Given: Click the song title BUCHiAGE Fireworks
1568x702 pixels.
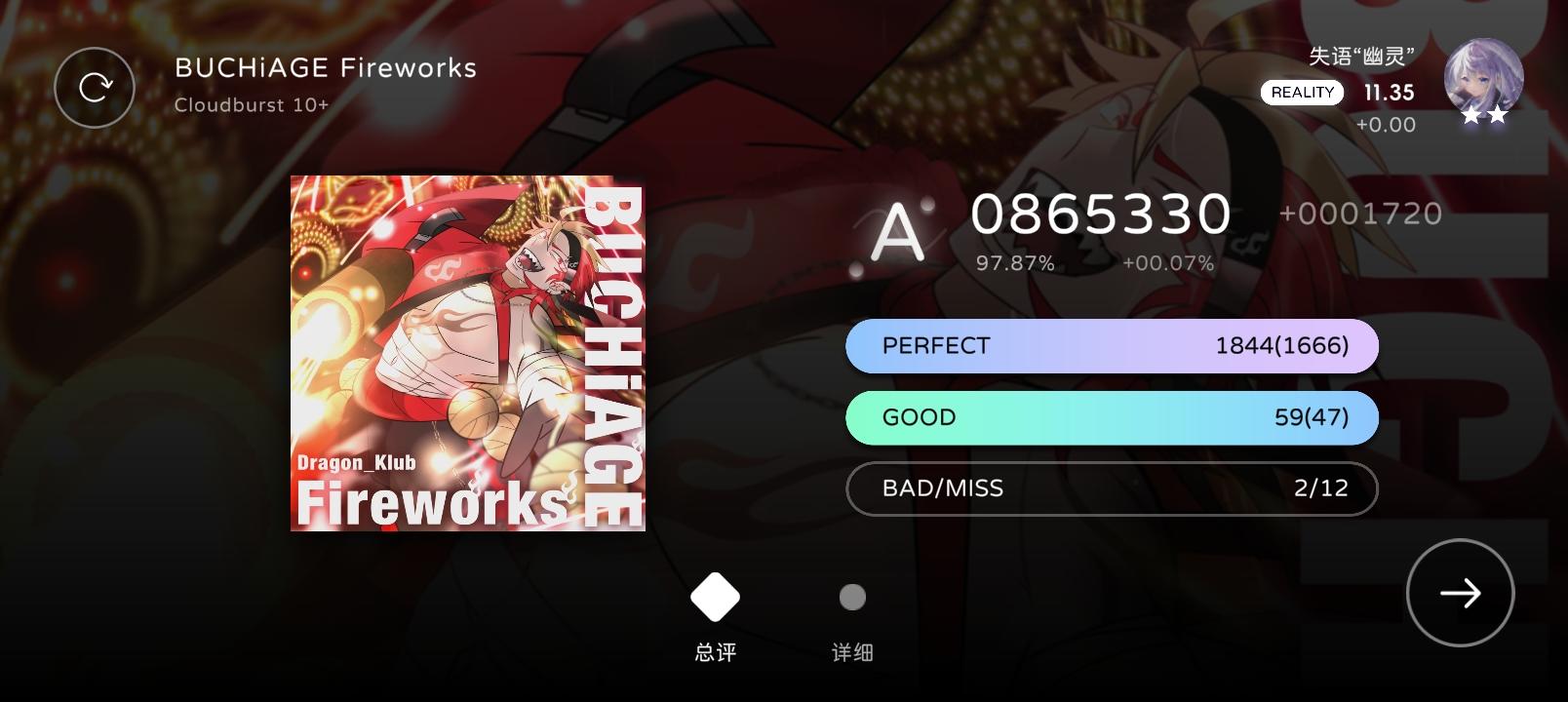Looking at the screenshot, I should [324, 67].
